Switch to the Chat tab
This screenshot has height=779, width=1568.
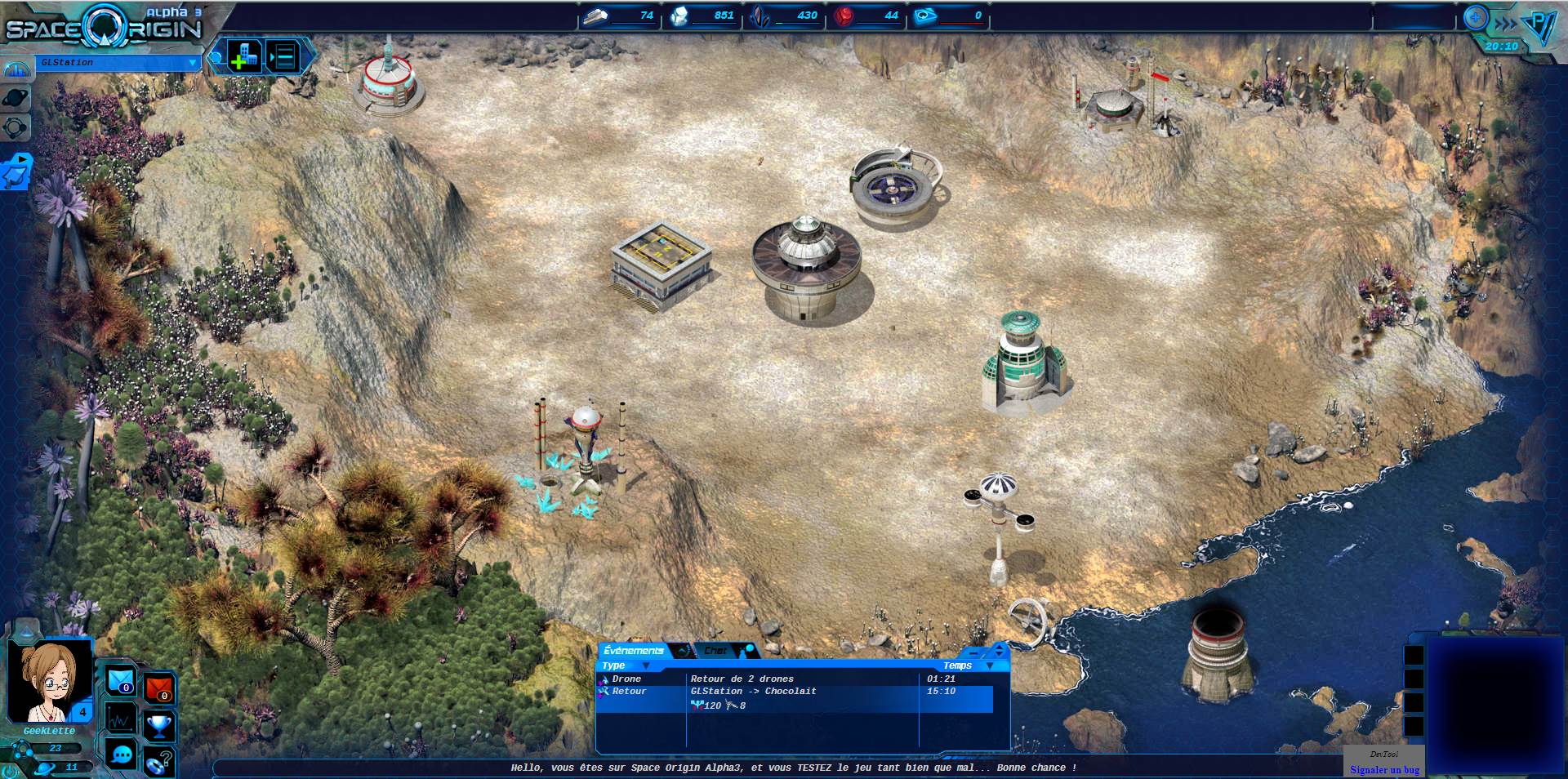click(715, 651)
